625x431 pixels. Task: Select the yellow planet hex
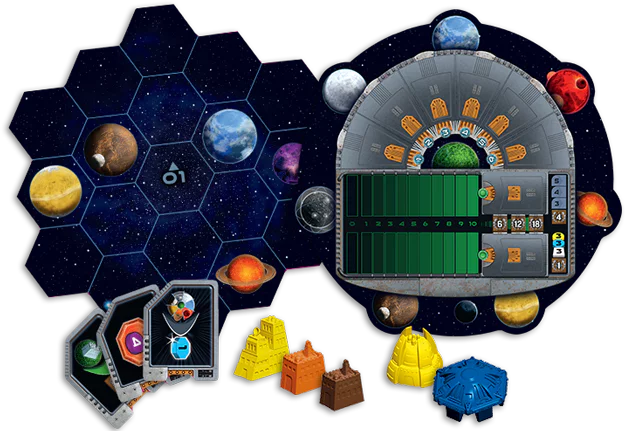[55, 187]
